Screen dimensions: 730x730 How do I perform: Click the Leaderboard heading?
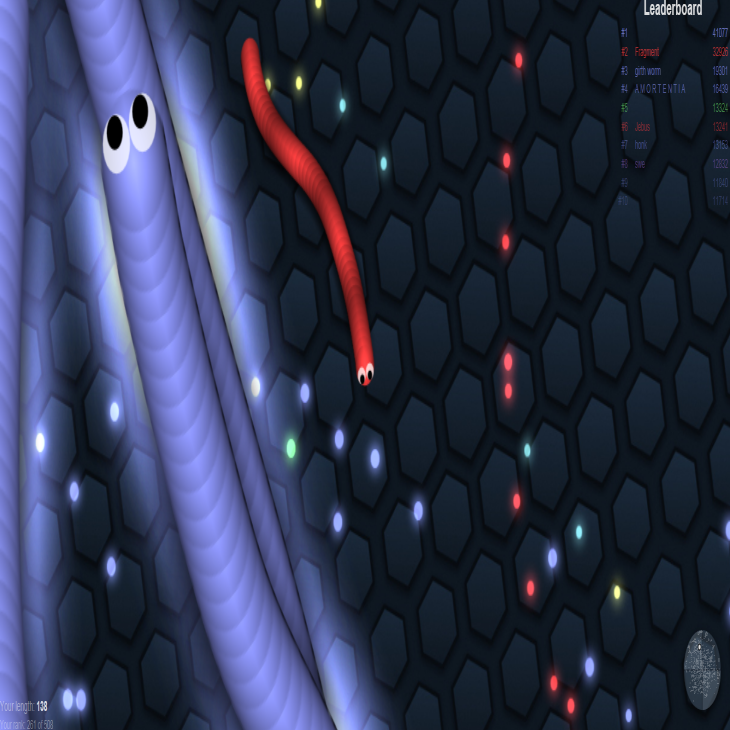pos(672,9)
